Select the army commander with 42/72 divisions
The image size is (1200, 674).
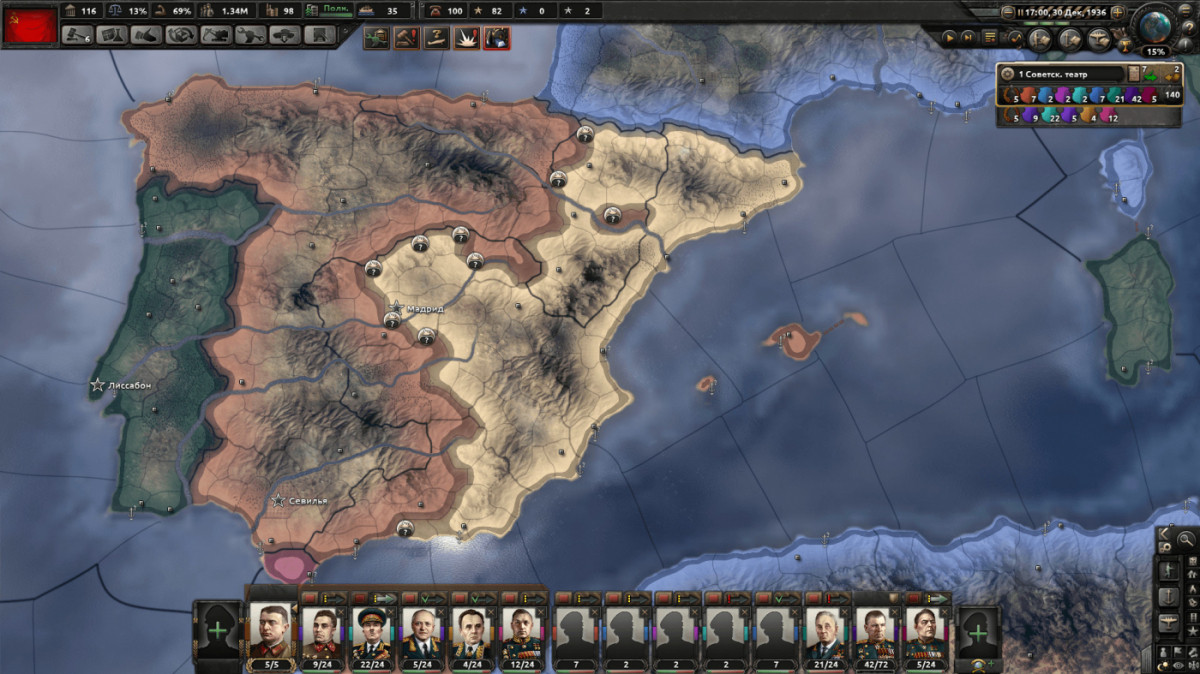coord(877,630)
